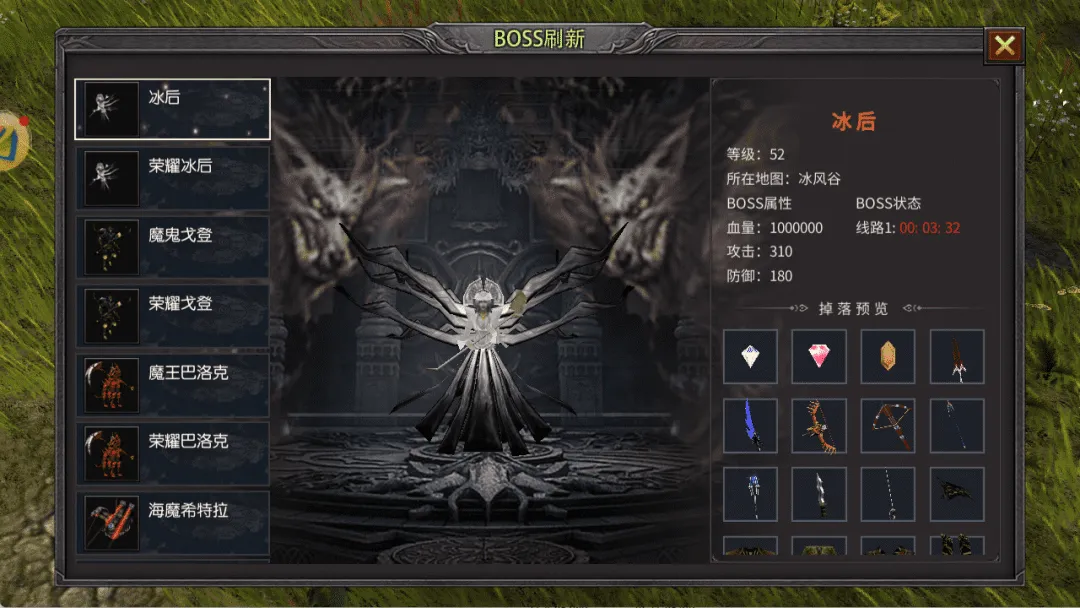The width and height of the screenshot is (1080, 608).
Task: Inspect the crossbow drop item
Action: 888,426
